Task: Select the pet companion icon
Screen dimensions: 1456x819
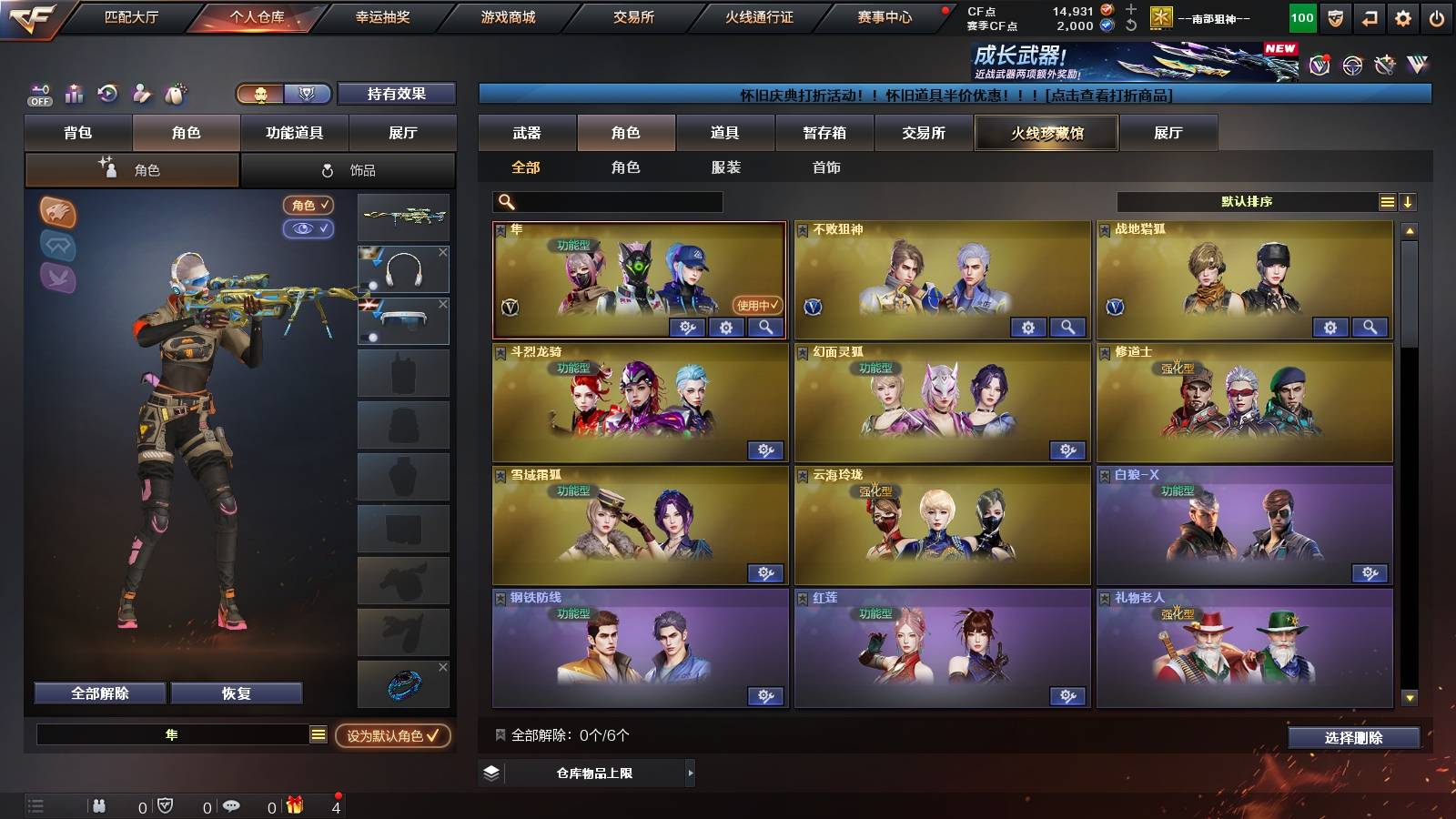Action: pos(175,94)
